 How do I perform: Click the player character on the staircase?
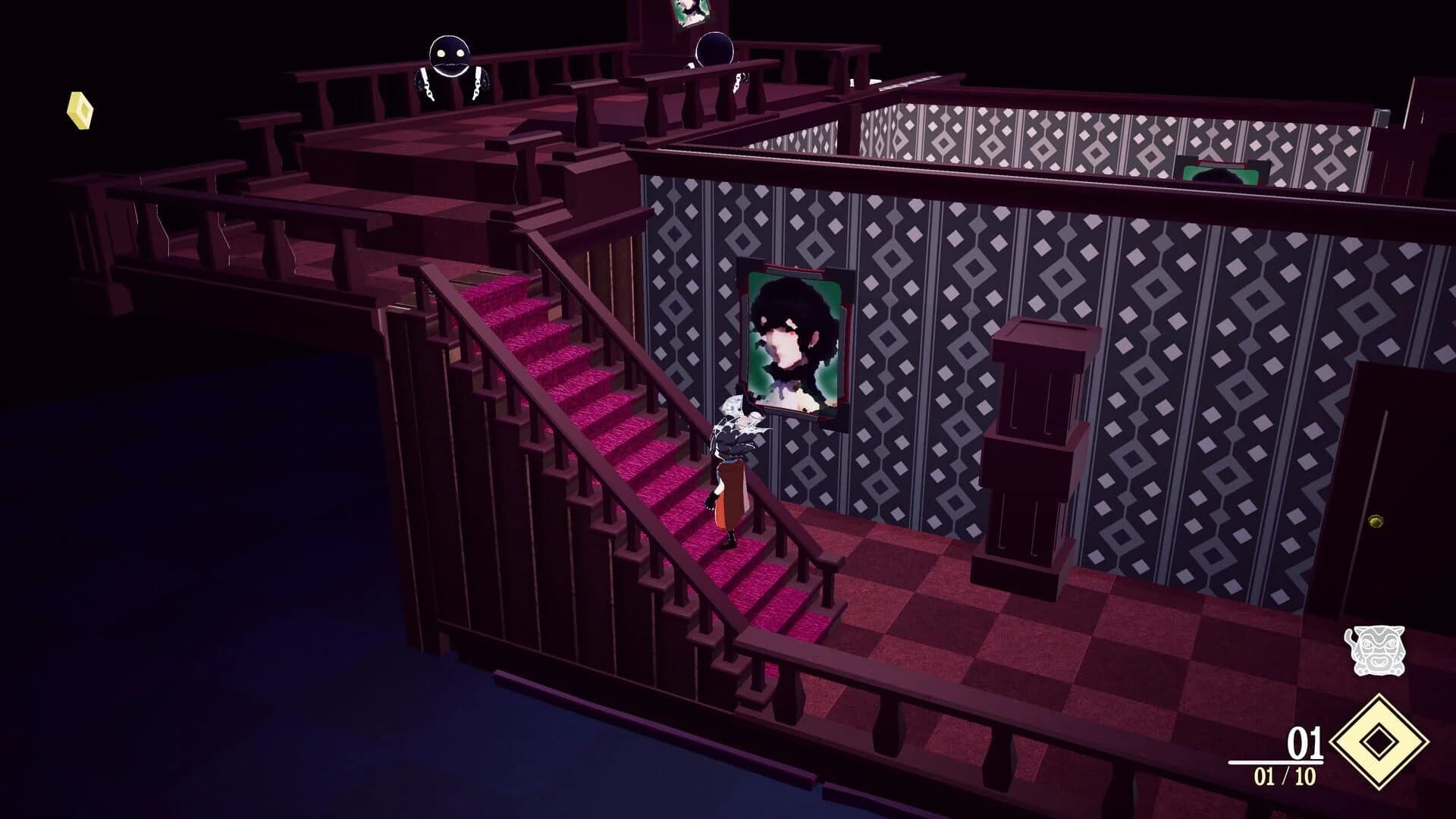[x=732, y=463]
